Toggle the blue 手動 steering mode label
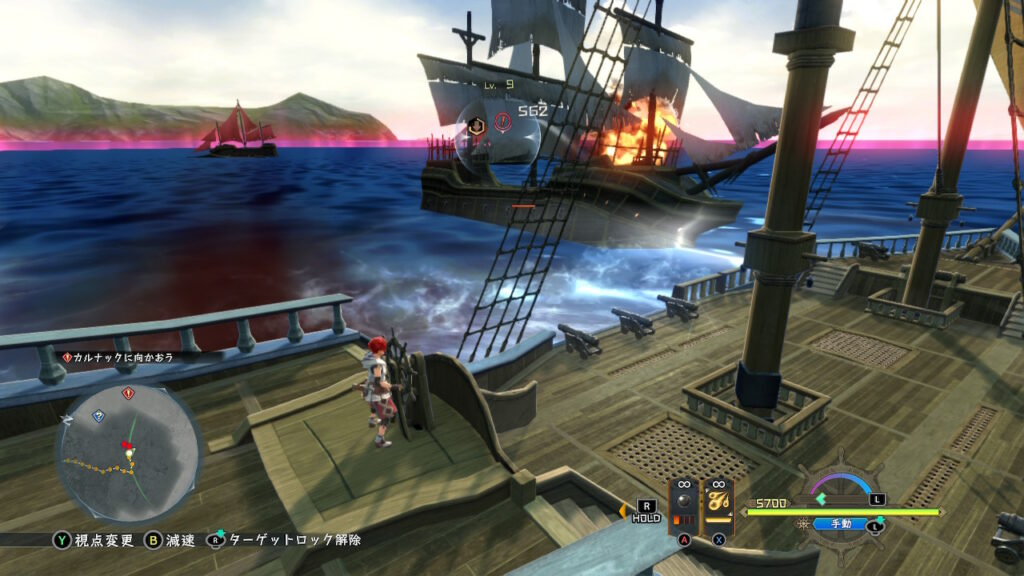This screenshot has width=1024, height=576. [832, 523]
